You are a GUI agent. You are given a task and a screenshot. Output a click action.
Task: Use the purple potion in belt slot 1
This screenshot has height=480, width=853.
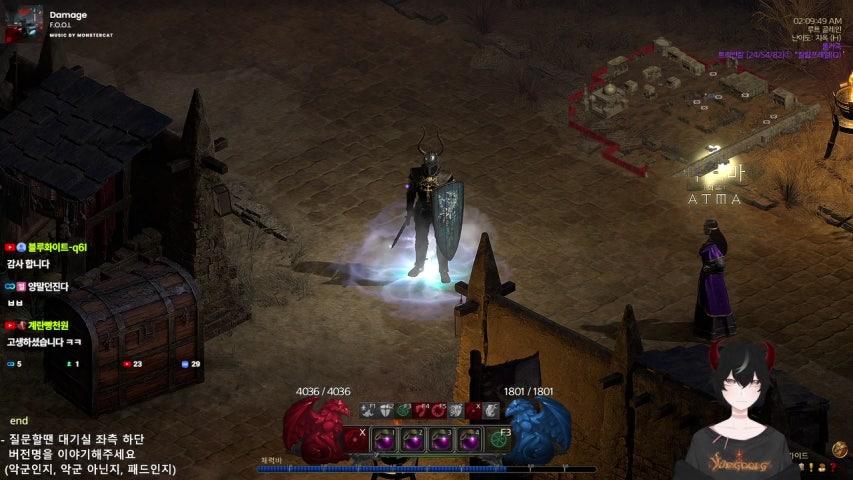[384, 439]
